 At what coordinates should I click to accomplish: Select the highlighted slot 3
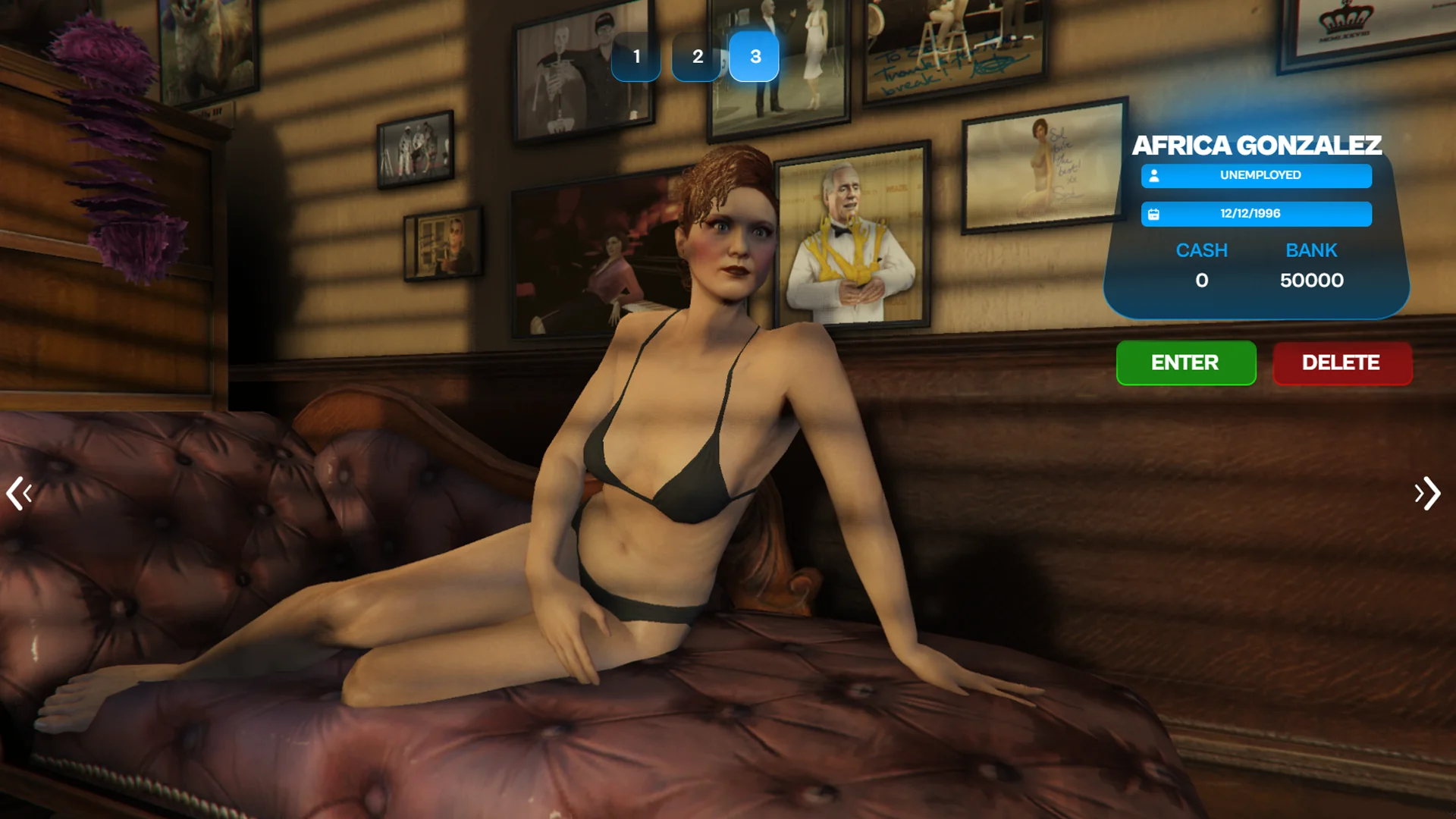(x=755, y=56)
